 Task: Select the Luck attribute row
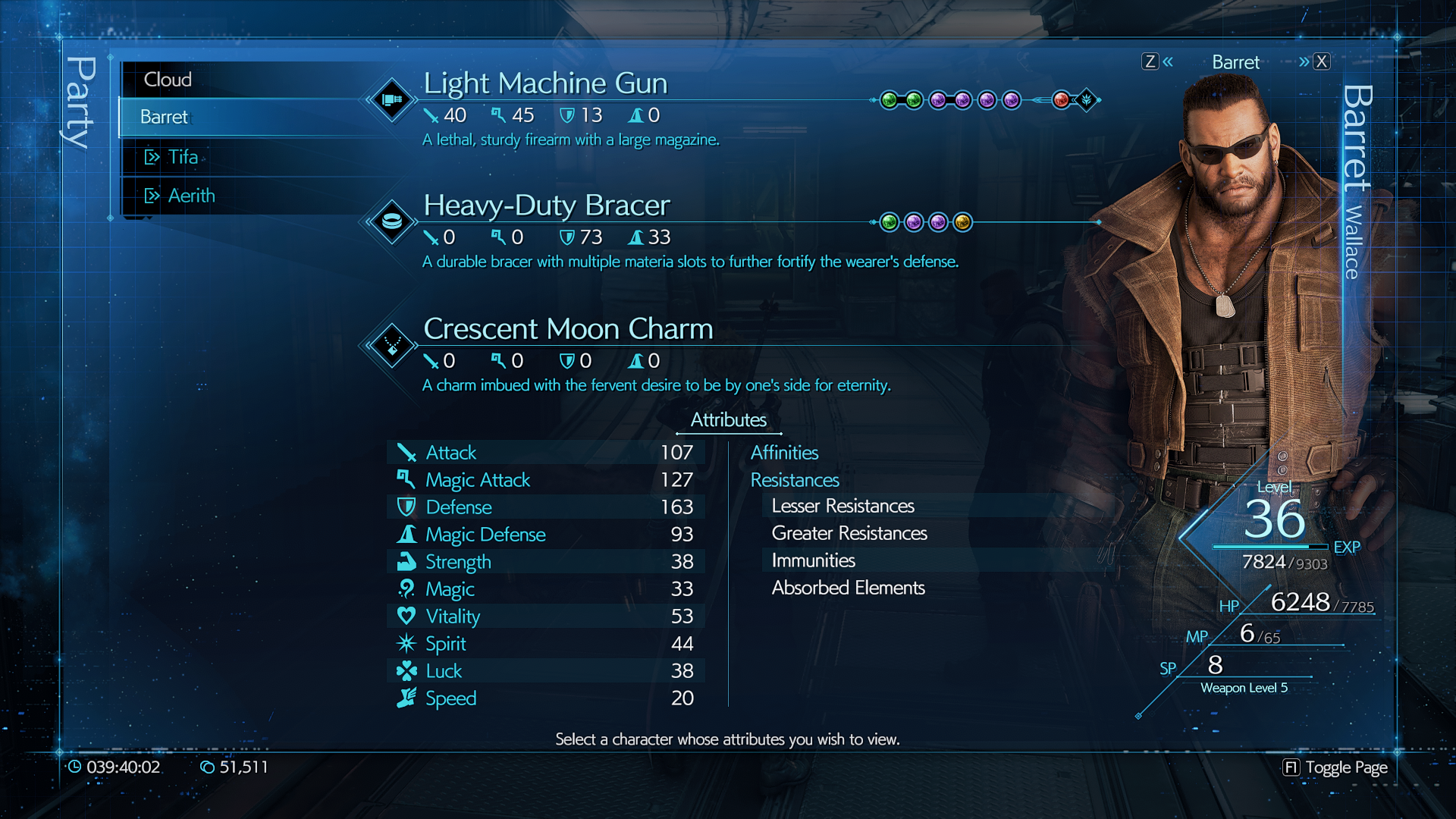(546, 671)
